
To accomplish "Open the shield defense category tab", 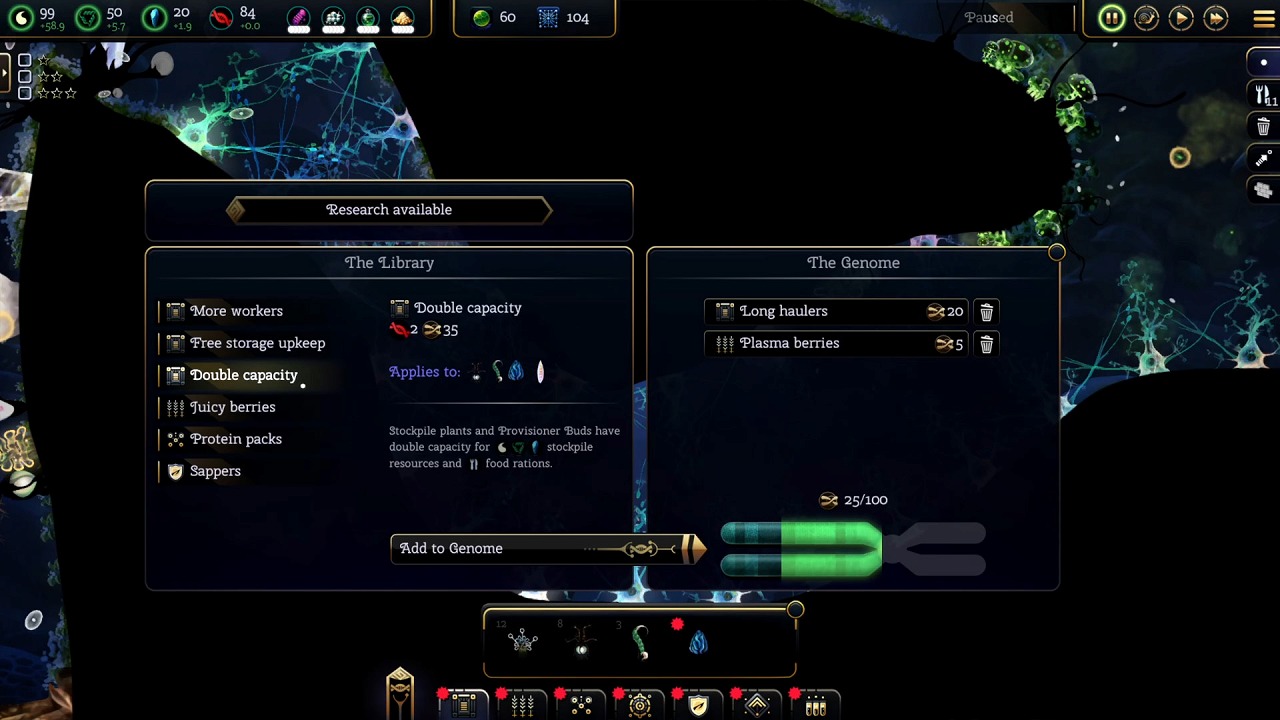I will click(x=698, y=705).
